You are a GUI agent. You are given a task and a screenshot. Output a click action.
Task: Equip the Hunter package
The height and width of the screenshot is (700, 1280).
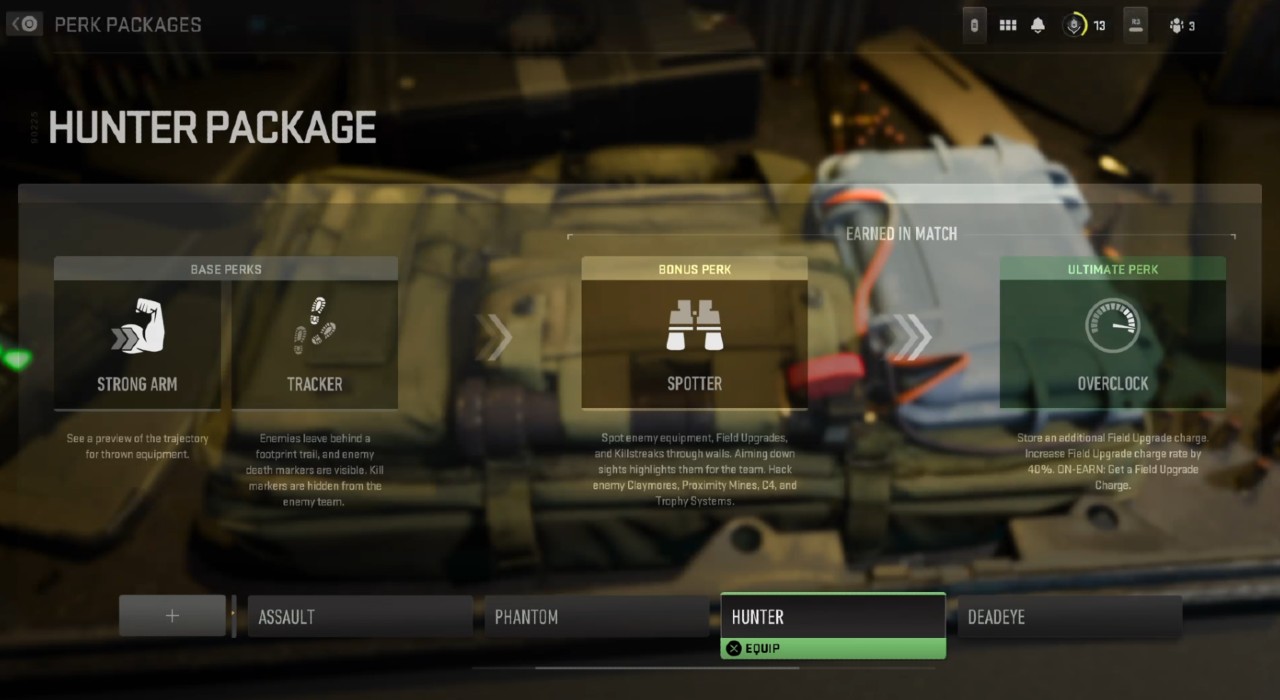click(833, 648)
